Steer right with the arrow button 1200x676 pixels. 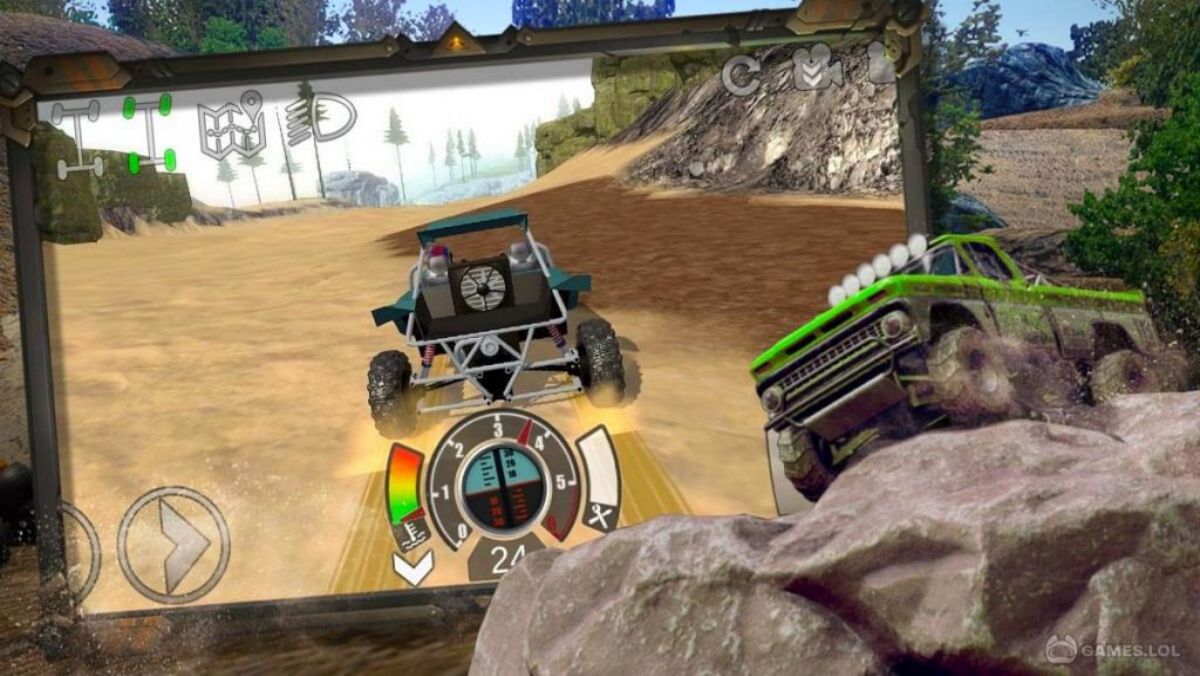pyautogui.click(x=174, y=545)
